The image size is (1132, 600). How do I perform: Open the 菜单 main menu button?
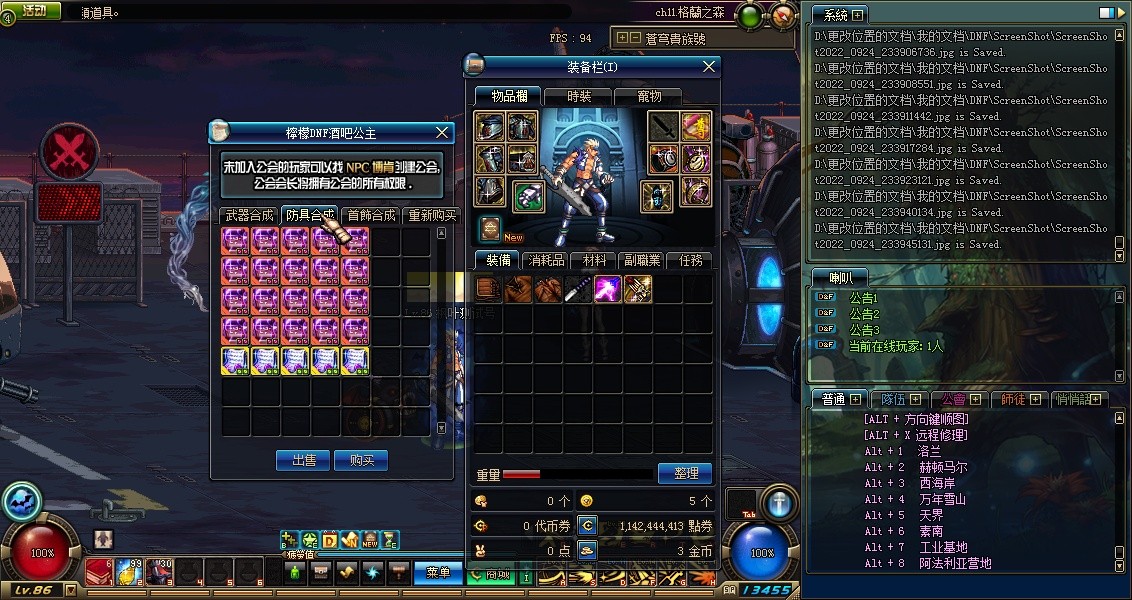point(438,573)
